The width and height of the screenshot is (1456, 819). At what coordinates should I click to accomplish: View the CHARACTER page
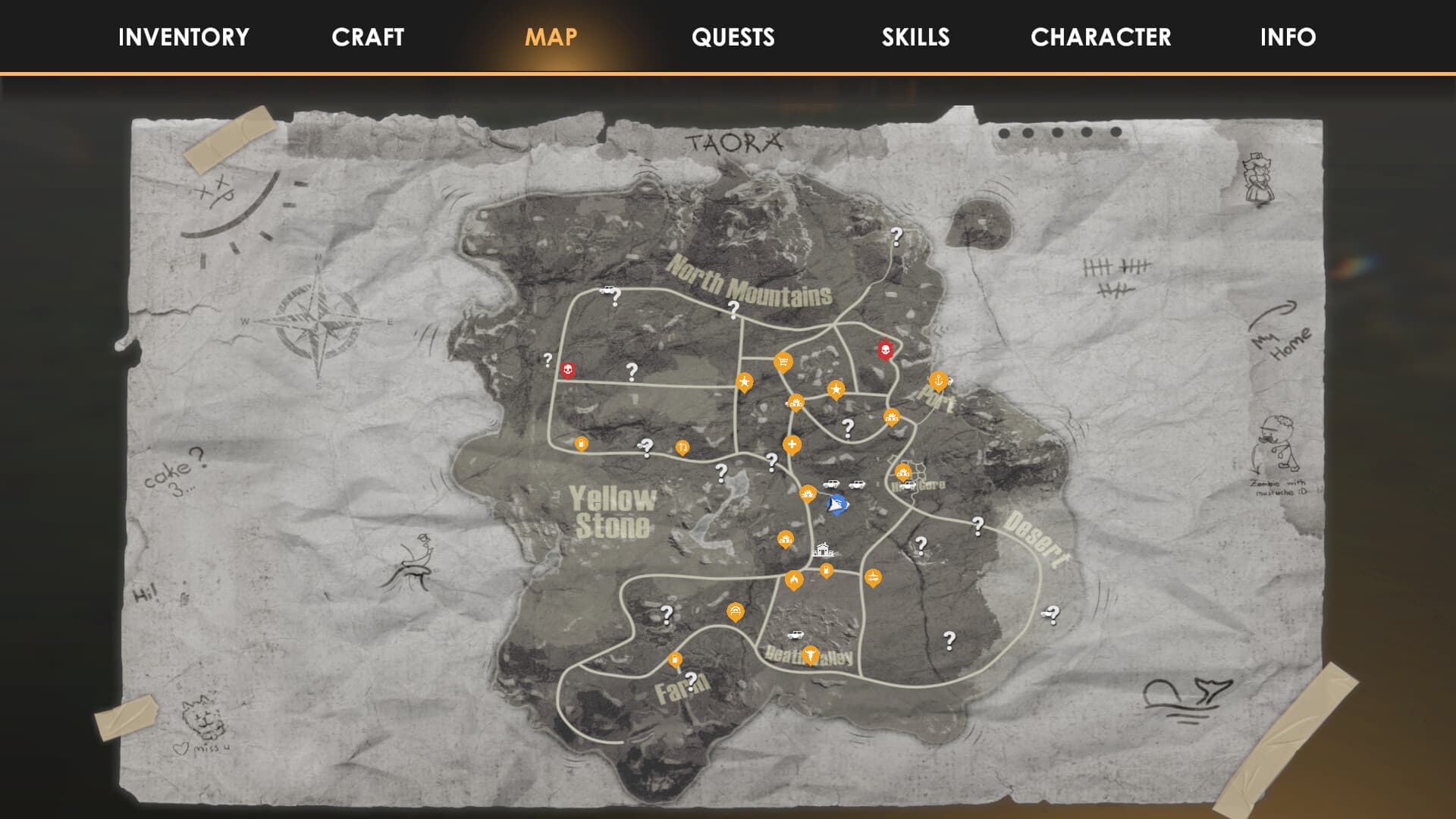[x=1100, y=37]
